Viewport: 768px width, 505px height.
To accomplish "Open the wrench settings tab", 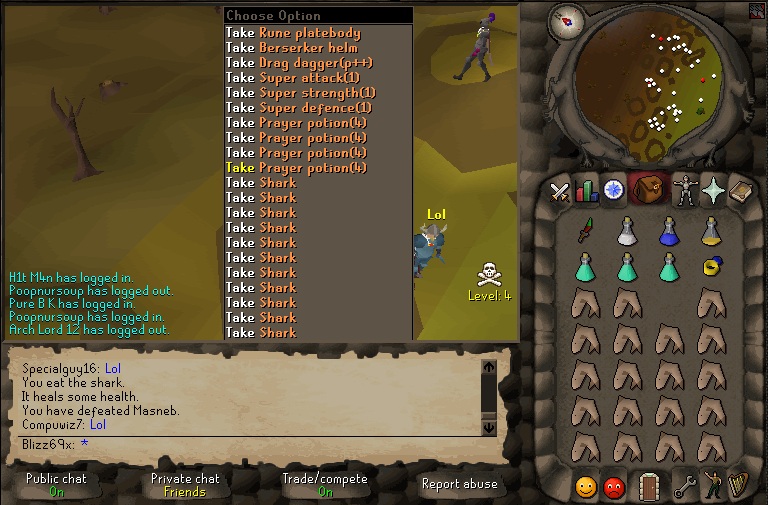I will 685,486.
